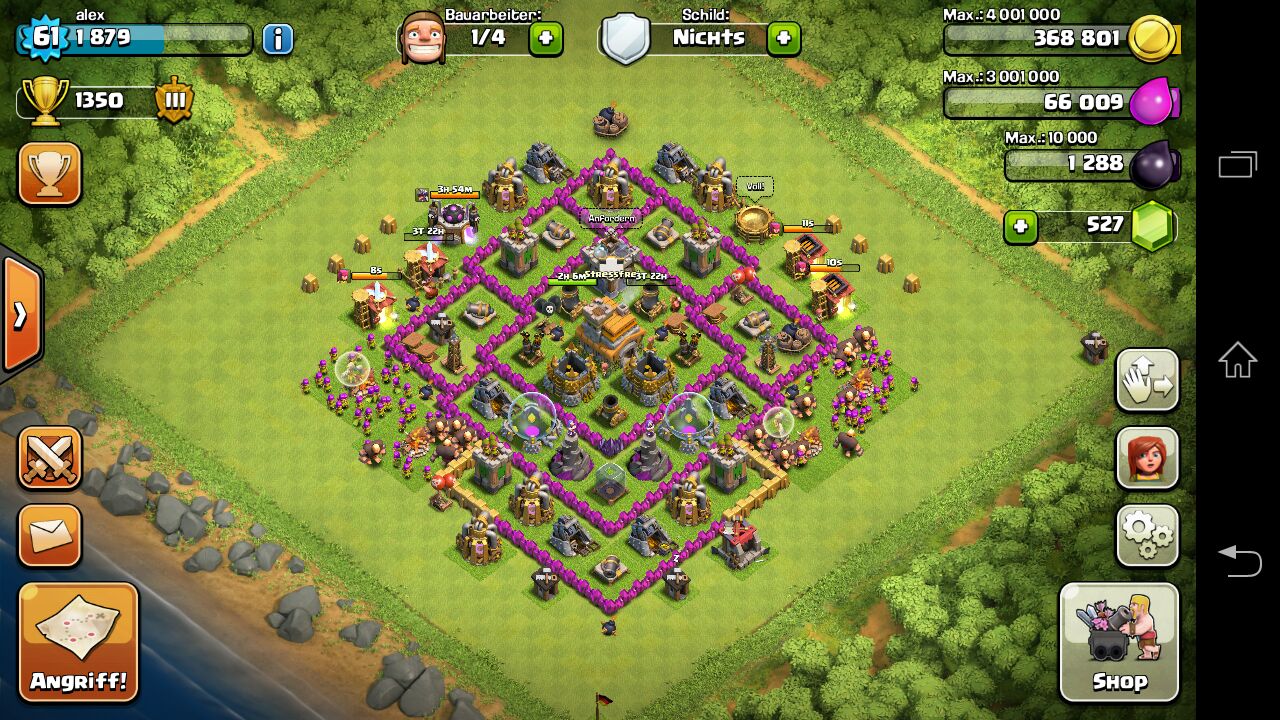1280x720 pixels.
Task: Tap the red-haired Valkyrie portrait button
Action: [1147, 458]
